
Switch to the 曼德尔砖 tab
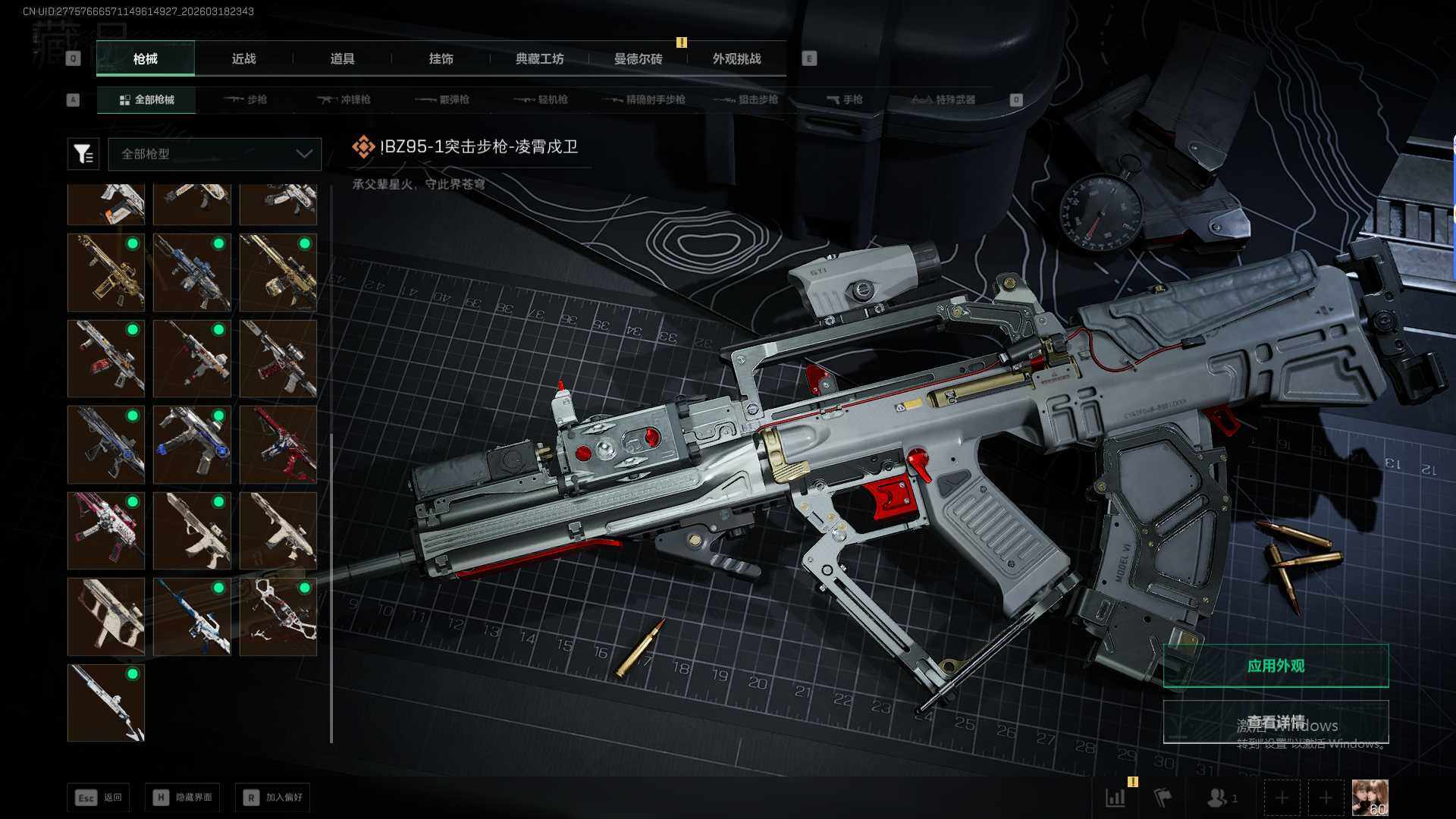tap(638, 59)
